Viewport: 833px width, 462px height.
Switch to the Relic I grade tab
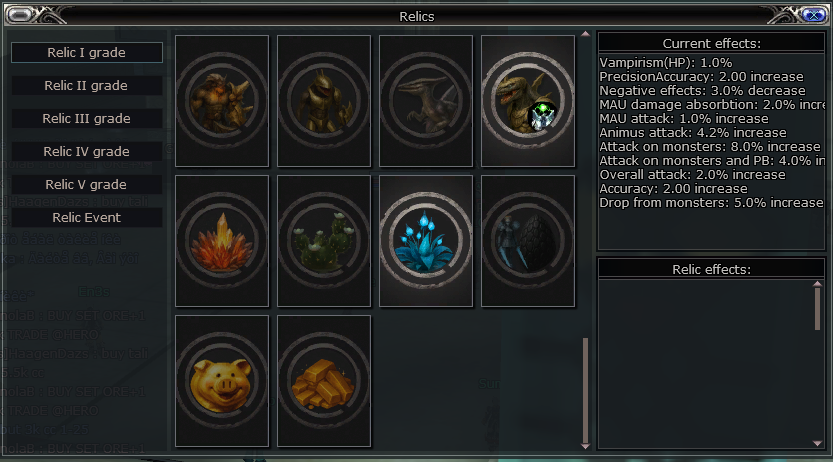click(x=87, y=52)
